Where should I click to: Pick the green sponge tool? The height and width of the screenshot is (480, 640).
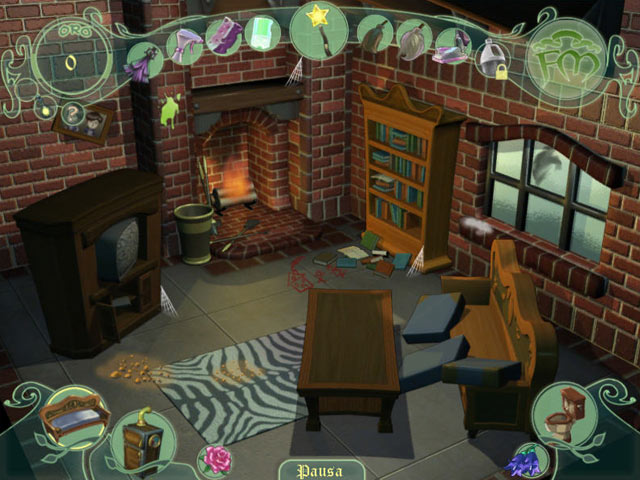click(261, 33)
